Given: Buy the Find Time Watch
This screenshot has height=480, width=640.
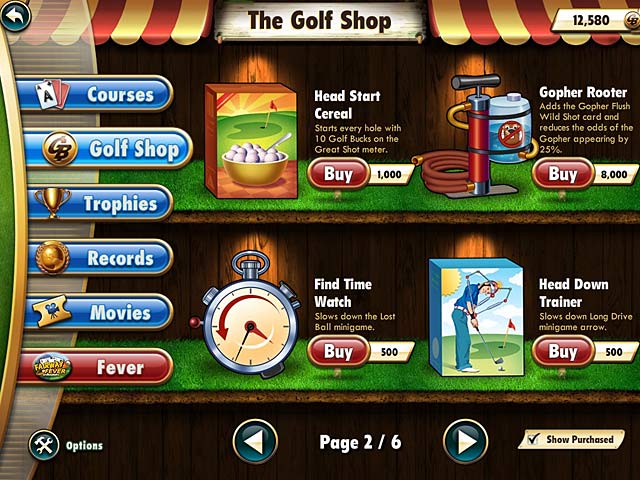Looking at the screenshot, I should tap(338, 351).
